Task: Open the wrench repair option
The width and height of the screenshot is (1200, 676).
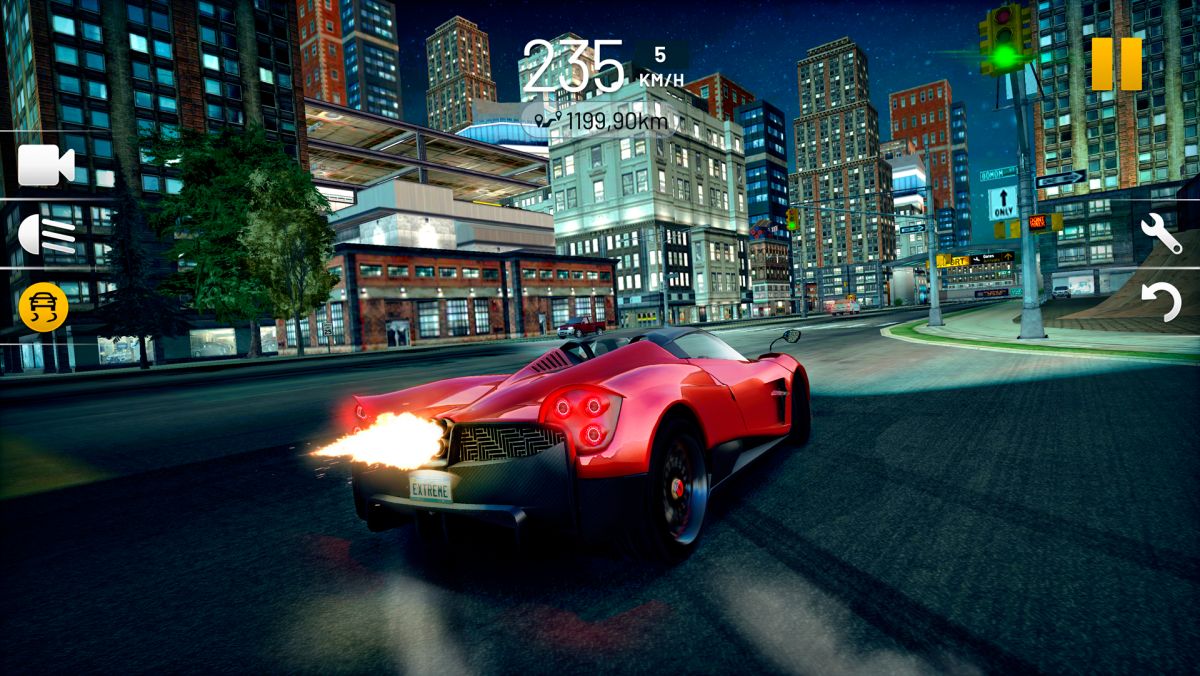Action: 1161,233
